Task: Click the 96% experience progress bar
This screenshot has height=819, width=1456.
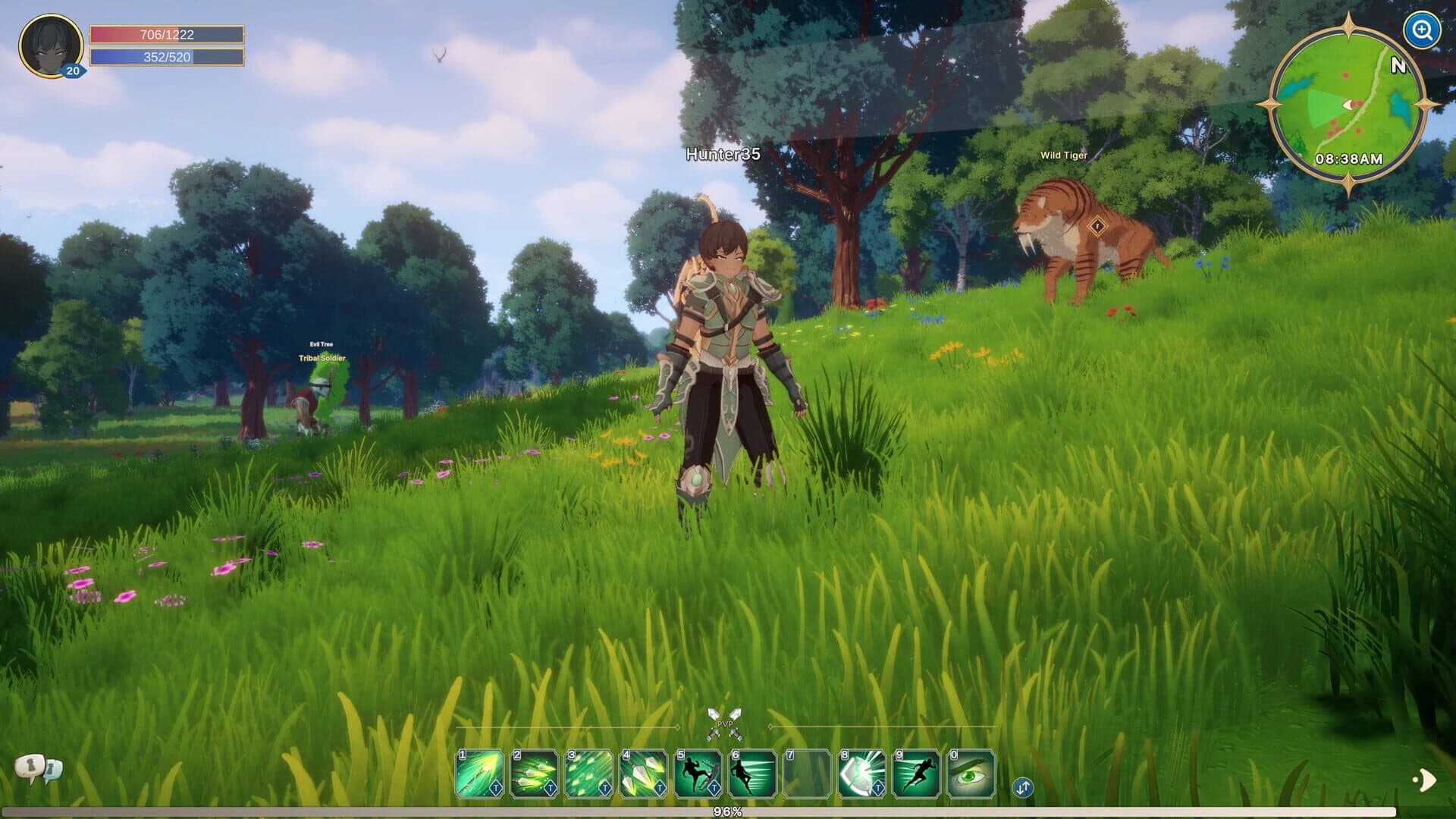Action: [726, 811]
